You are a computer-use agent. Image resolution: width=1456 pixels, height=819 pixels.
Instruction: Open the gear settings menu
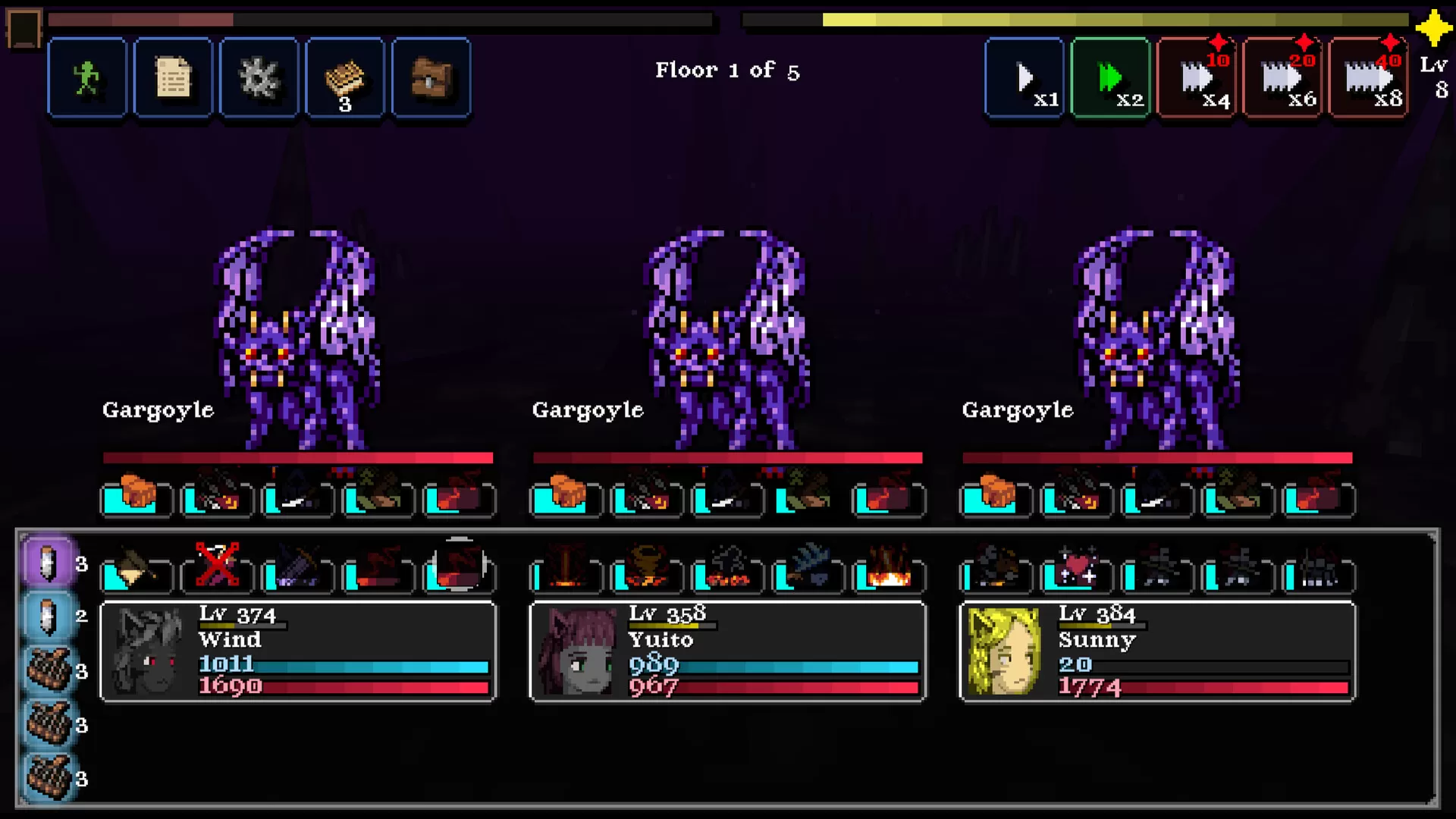pyautogui.click(x=259, y=78)
